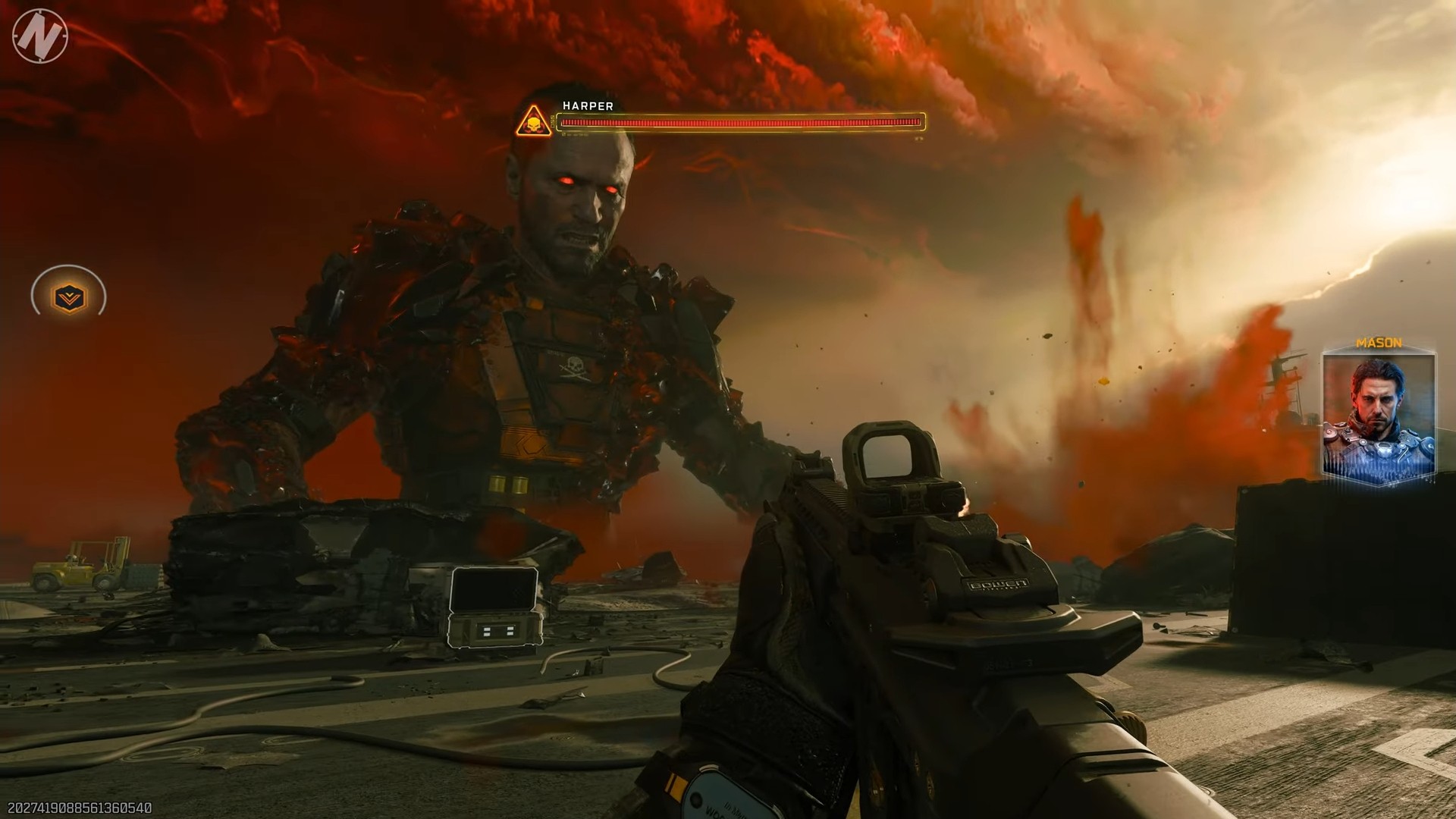Click the compass N icon
The height and width of the screenshot is (819, 1456).
coord(39,36)
